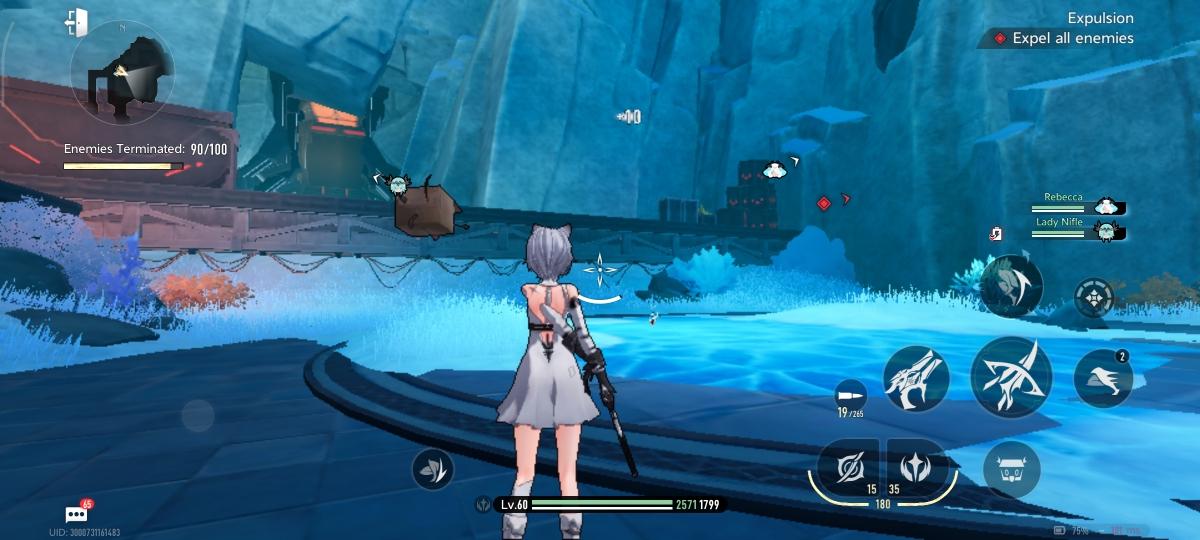Screen dimensions: 1200x540
Task: Toggle the crosshair lock-on target button
Action: point(1094,297)
